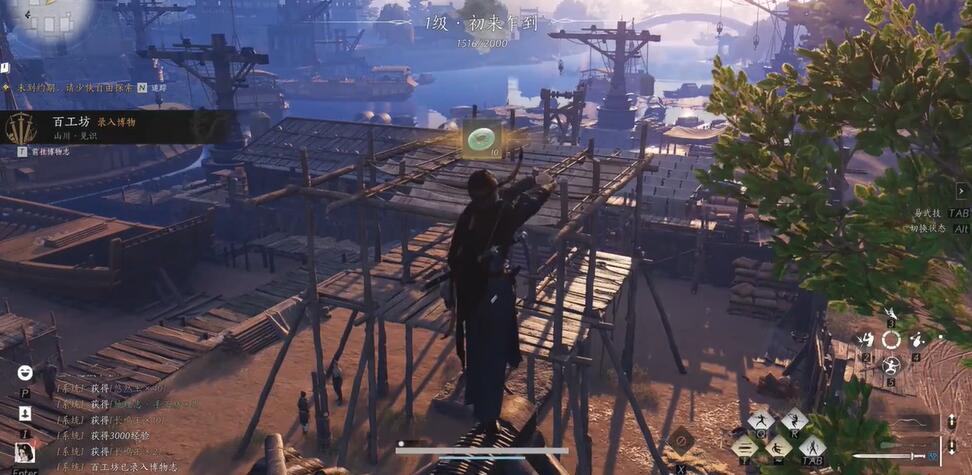The image size is (972, 475).
Task: Activate the center ring skill icon
Action: click(890, 340)
